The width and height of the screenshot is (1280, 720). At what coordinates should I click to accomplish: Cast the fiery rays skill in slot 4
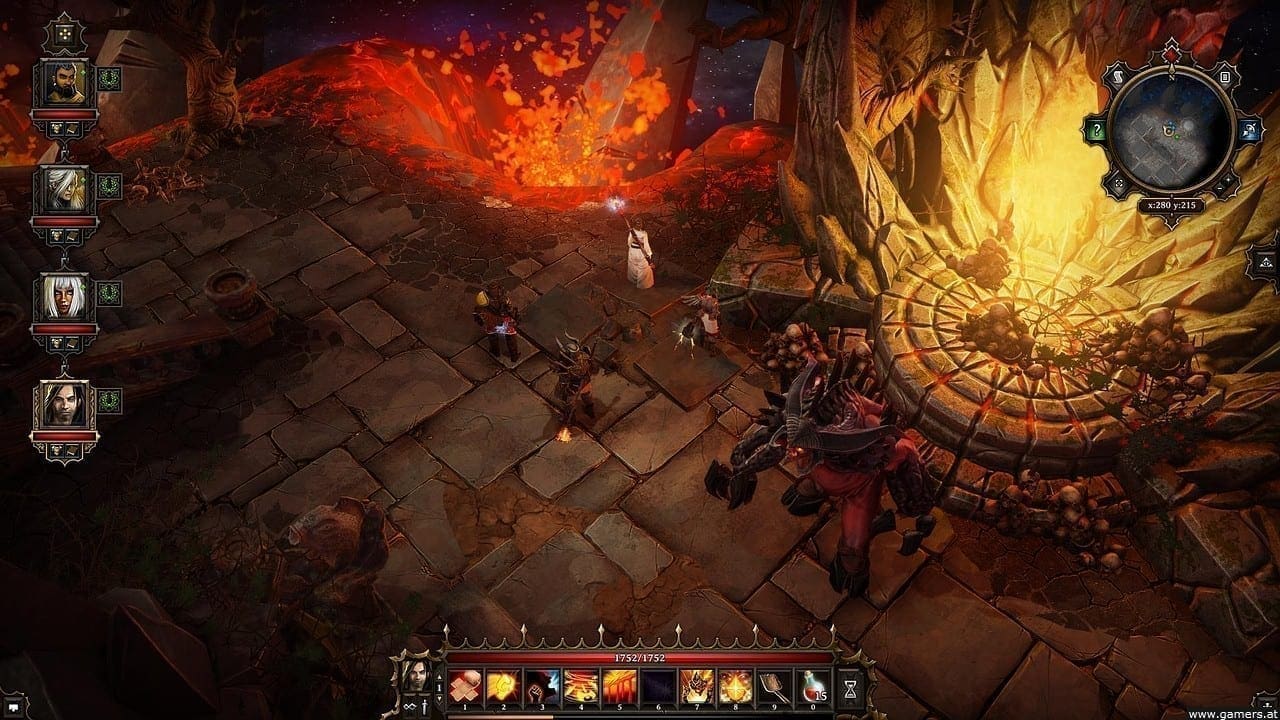(580, 684)
